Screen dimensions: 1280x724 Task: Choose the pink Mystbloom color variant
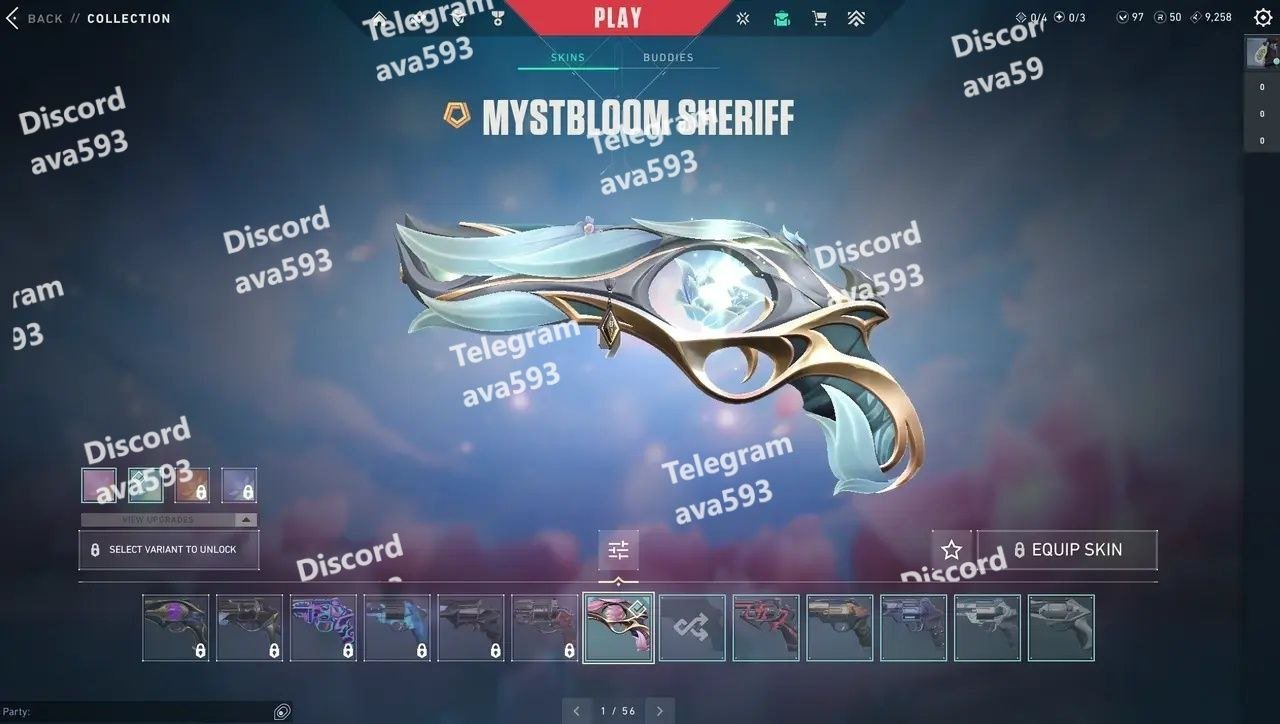click(x=99, y=485)
